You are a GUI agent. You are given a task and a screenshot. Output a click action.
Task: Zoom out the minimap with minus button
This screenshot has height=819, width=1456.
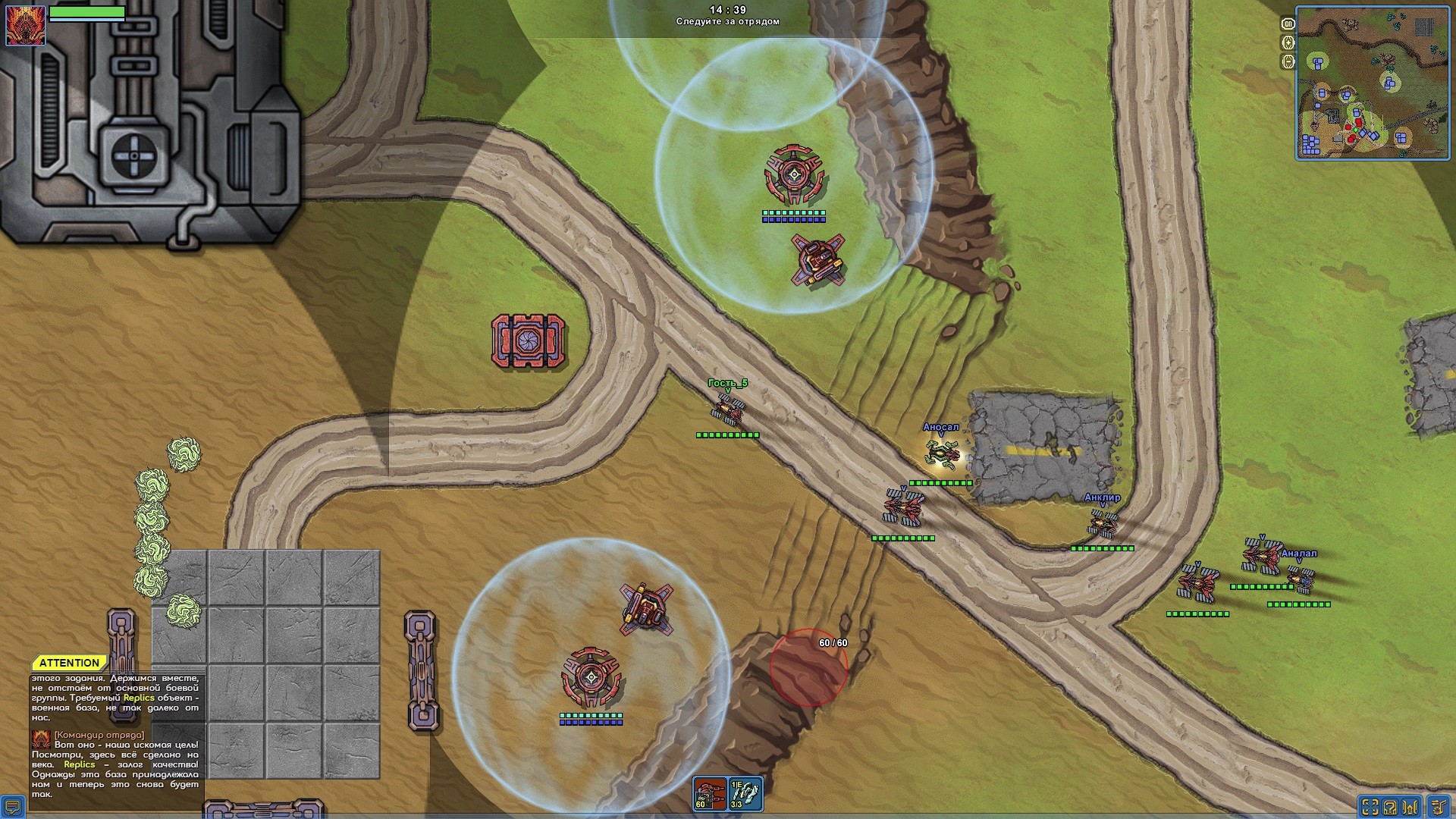[x=1288, y=62]
